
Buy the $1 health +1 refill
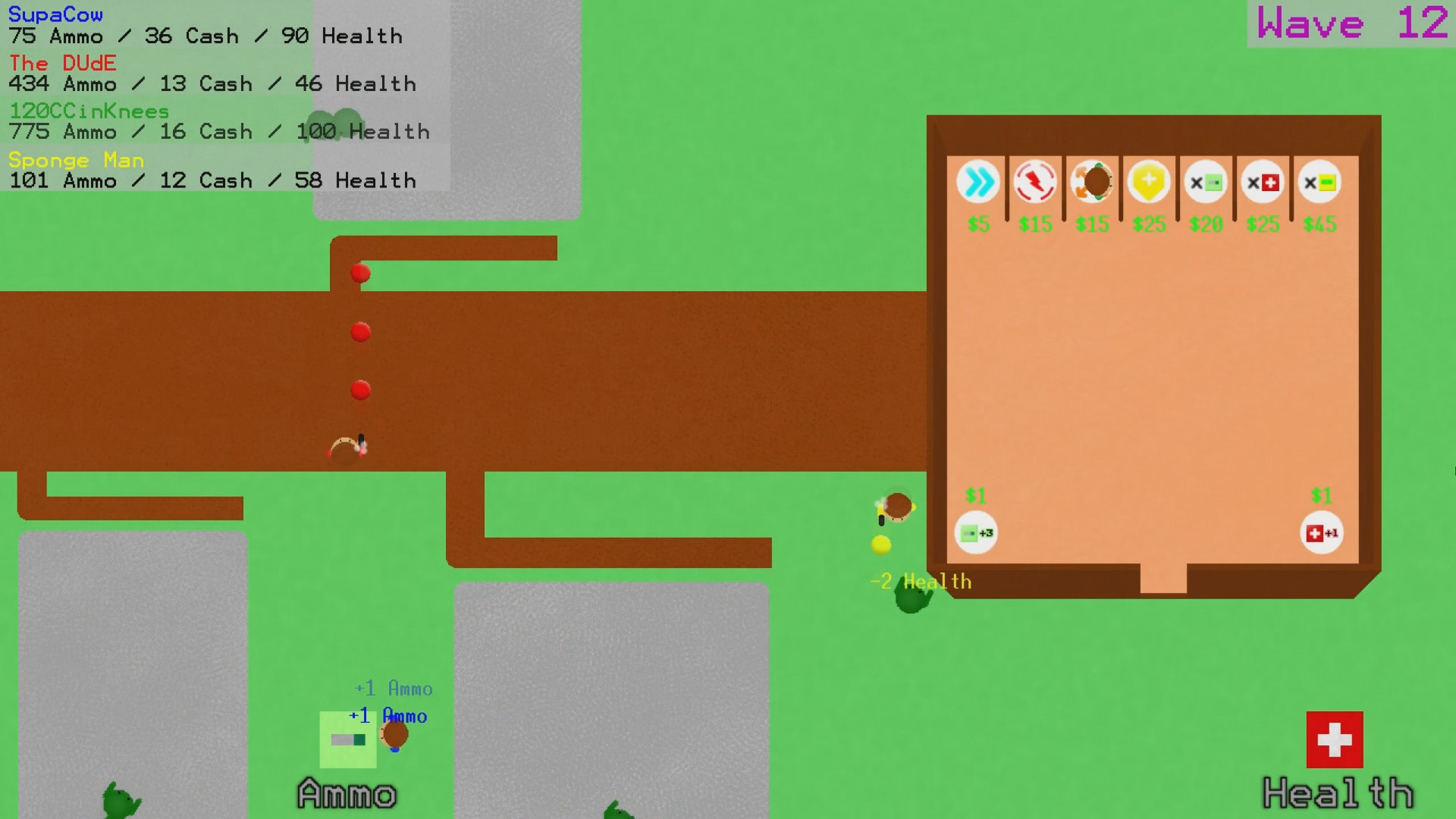pos(1321,532)
